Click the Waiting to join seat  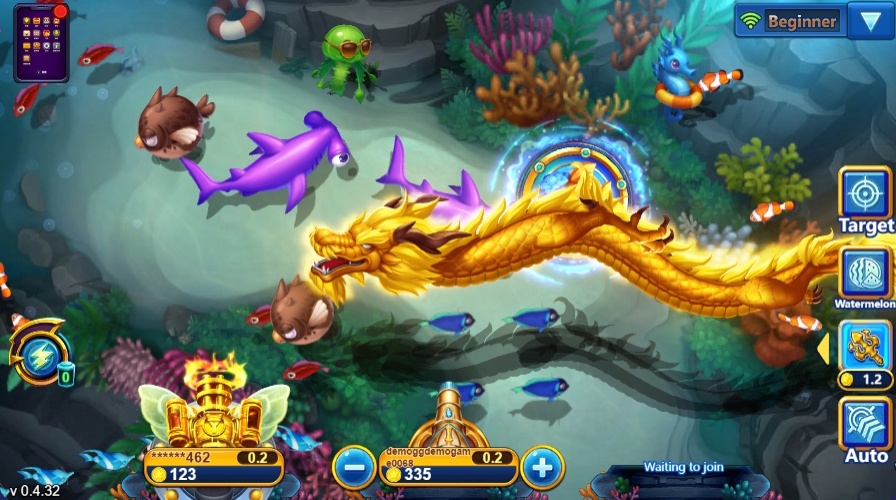[x=678, y=468]
